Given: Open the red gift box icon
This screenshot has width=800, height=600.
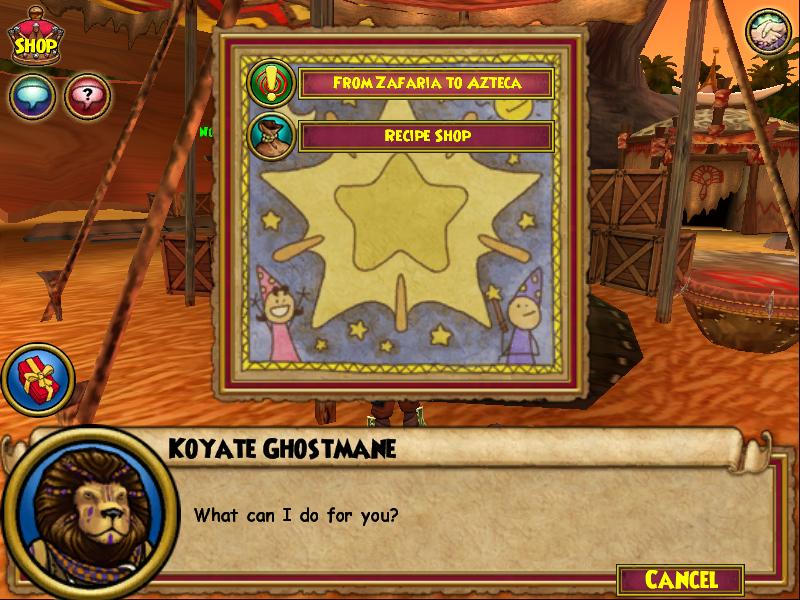Looking at the screenshot, I should click(x=34, y=380).
